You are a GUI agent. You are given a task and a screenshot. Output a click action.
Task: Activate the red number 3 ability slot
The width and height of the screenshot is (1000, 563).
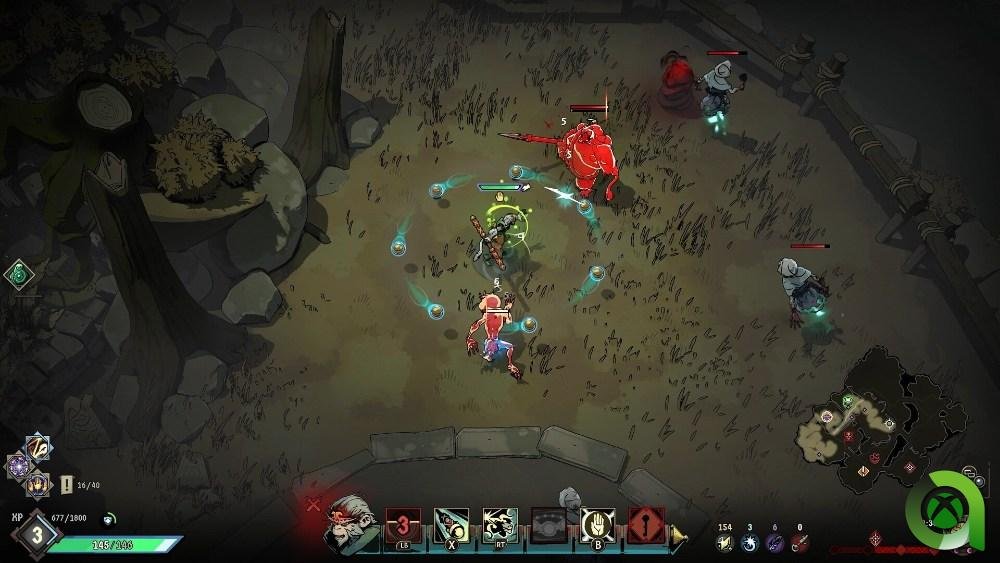401,524
